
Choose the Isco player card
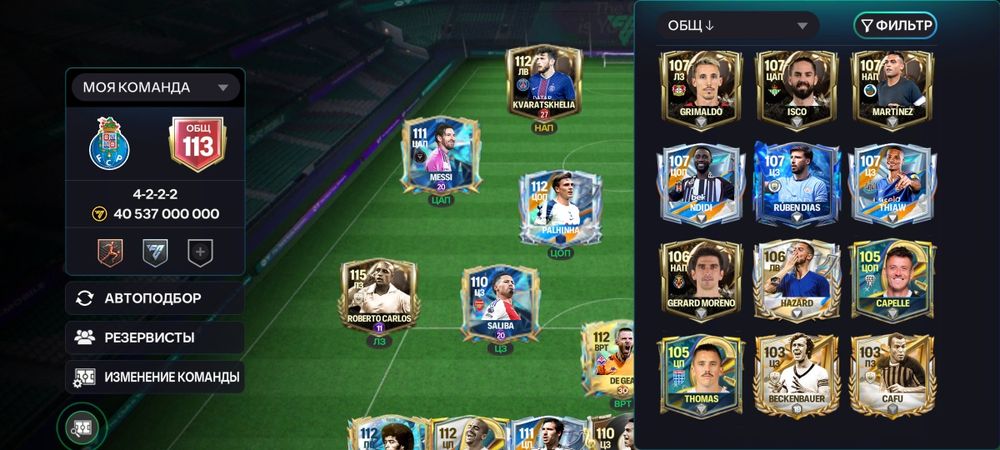[x=795, y=90]
